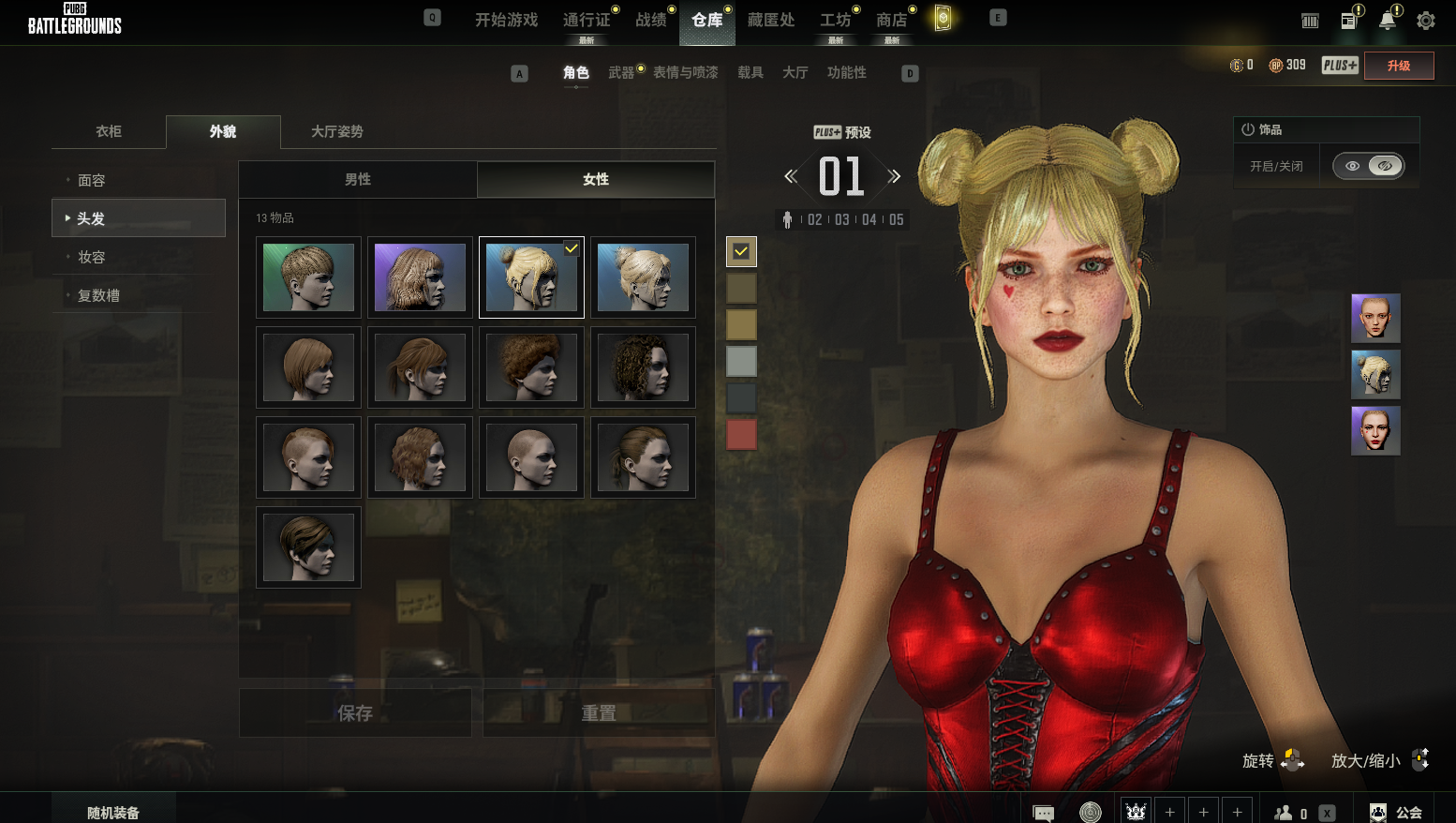Screen dimensions: 1456x823
Task: Open settings with the gear icon
Action: point(1425,21)
